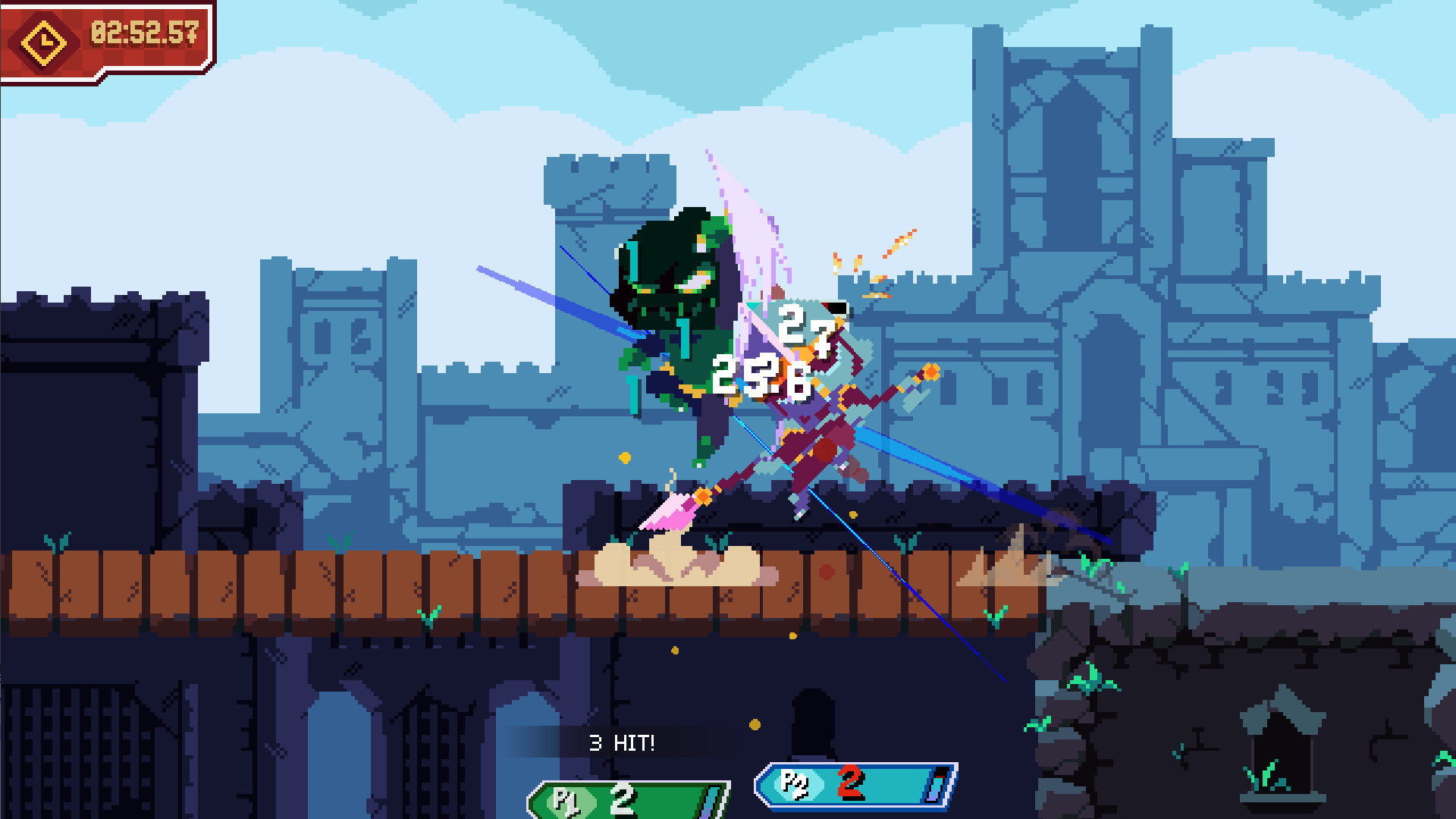Click the 256 damage number popup

coord(762,372)
